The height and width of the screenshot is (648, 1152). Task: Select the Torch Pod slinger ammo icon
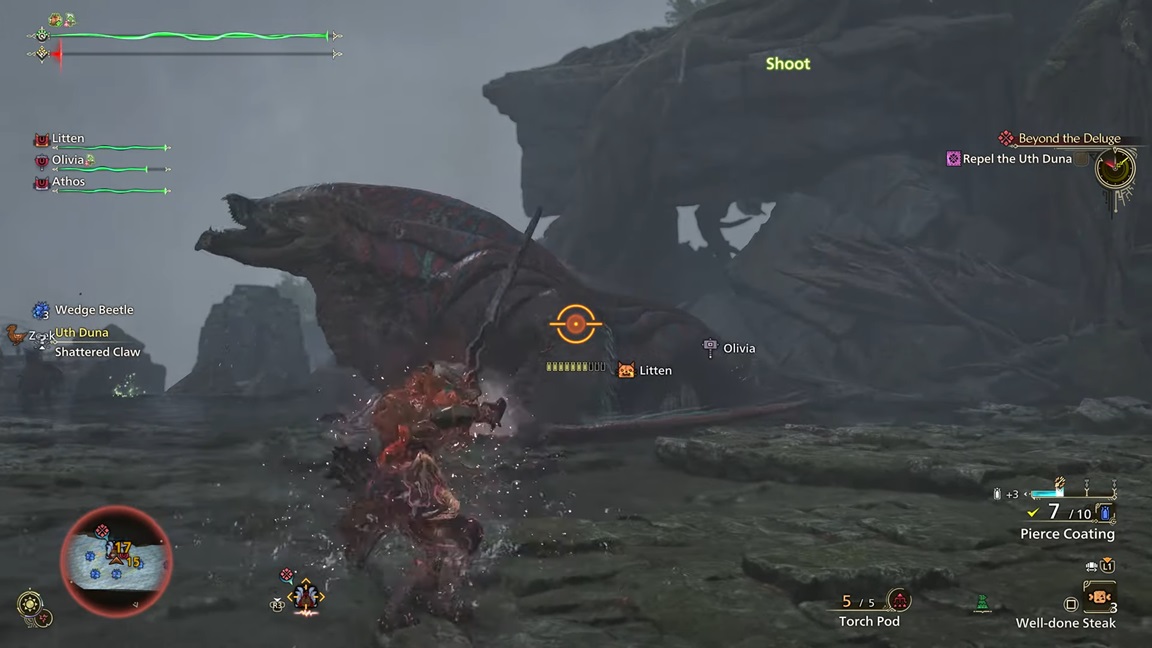click(899, 601)
